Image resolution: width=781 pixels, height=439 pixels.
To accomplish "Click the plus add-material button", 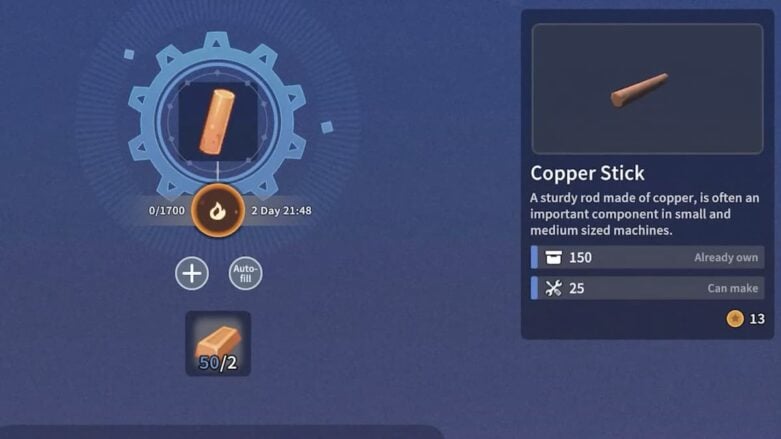I will tap(192, 273).
